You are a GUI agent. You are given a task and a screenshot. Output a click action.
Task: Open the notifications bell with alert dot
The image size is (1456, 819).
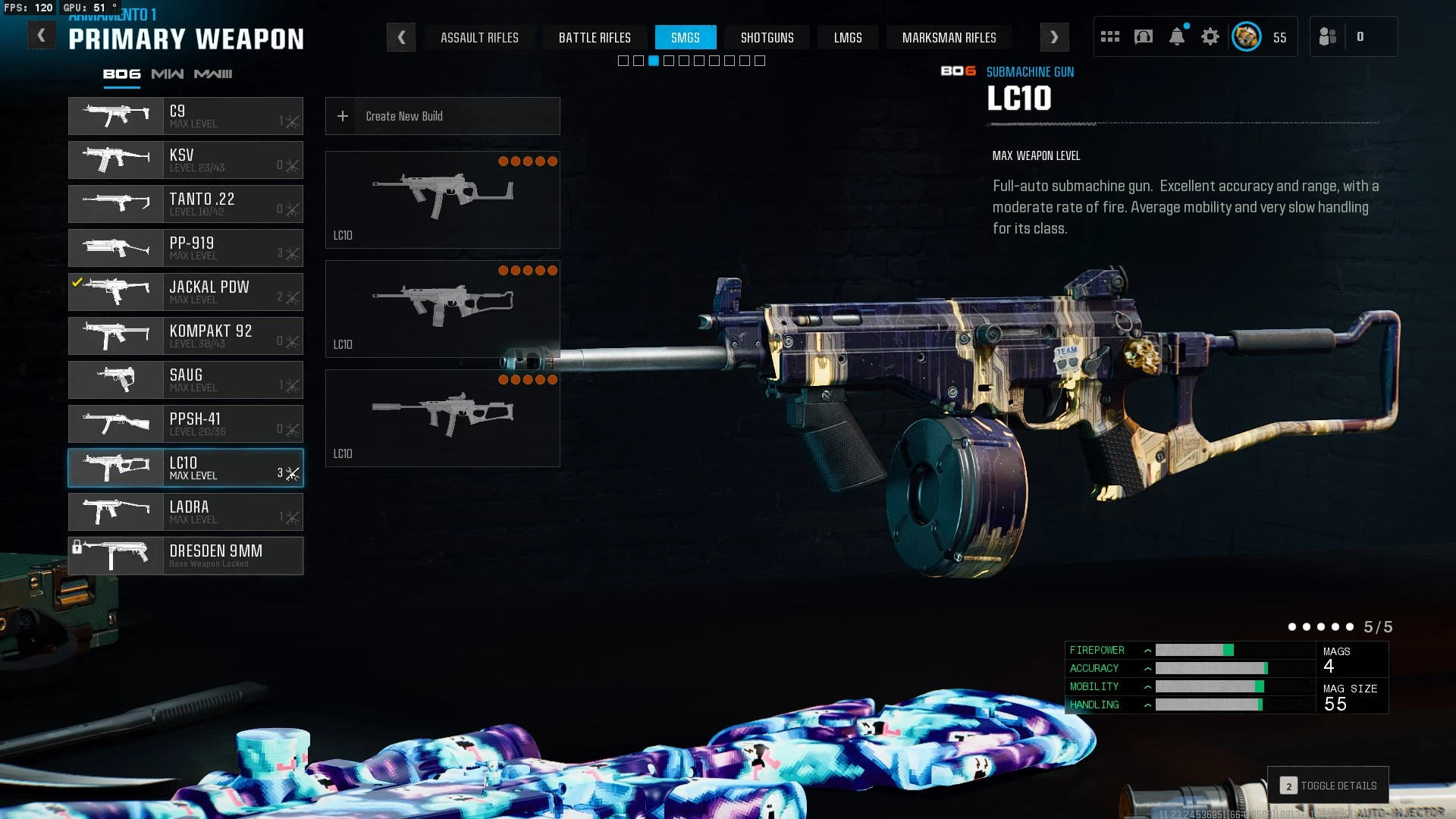click(x=1177, y=36)
